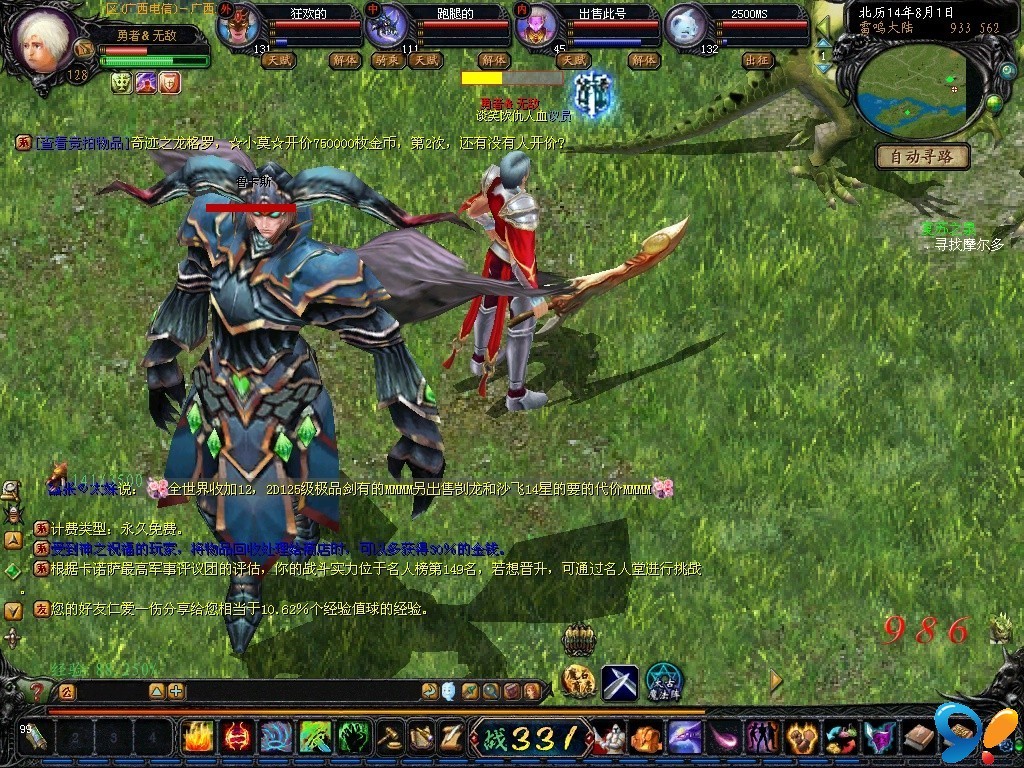The height and width of the screenshot is (768, 1024).
Task: Click the hammer icon on the hotbar
Action: pos(388,738)
